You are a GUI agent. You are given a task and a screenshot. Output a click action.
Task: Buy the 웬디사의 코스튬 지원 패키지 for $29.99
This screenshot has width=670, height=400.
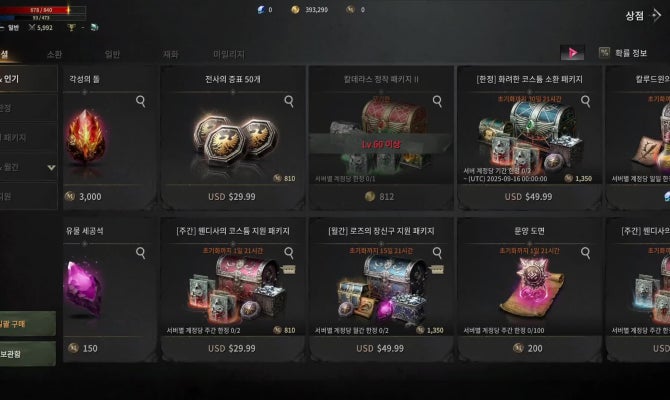(231, 348)
